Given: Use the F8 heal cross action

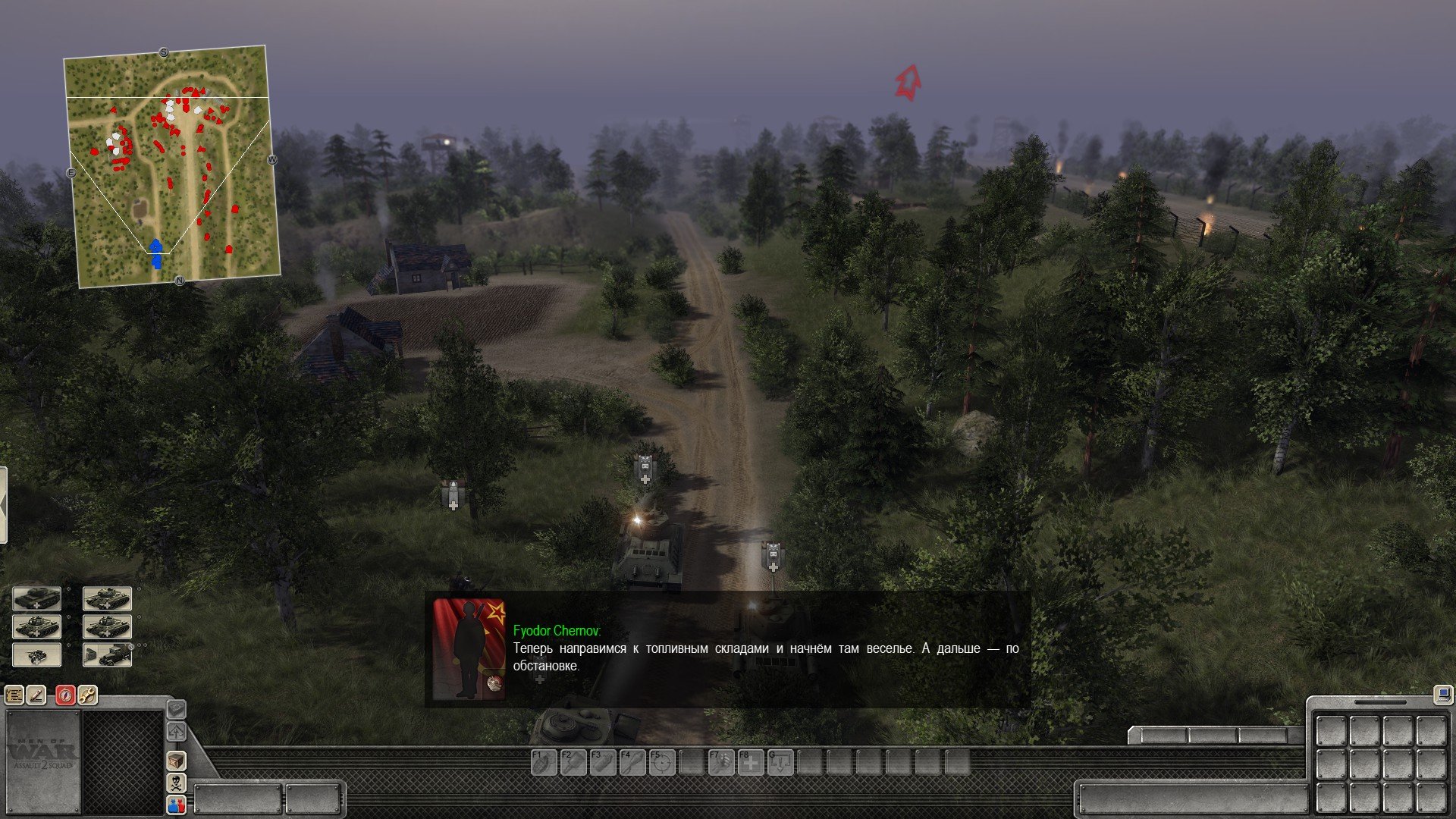Looking at the screenshot, I should [750, 762].
